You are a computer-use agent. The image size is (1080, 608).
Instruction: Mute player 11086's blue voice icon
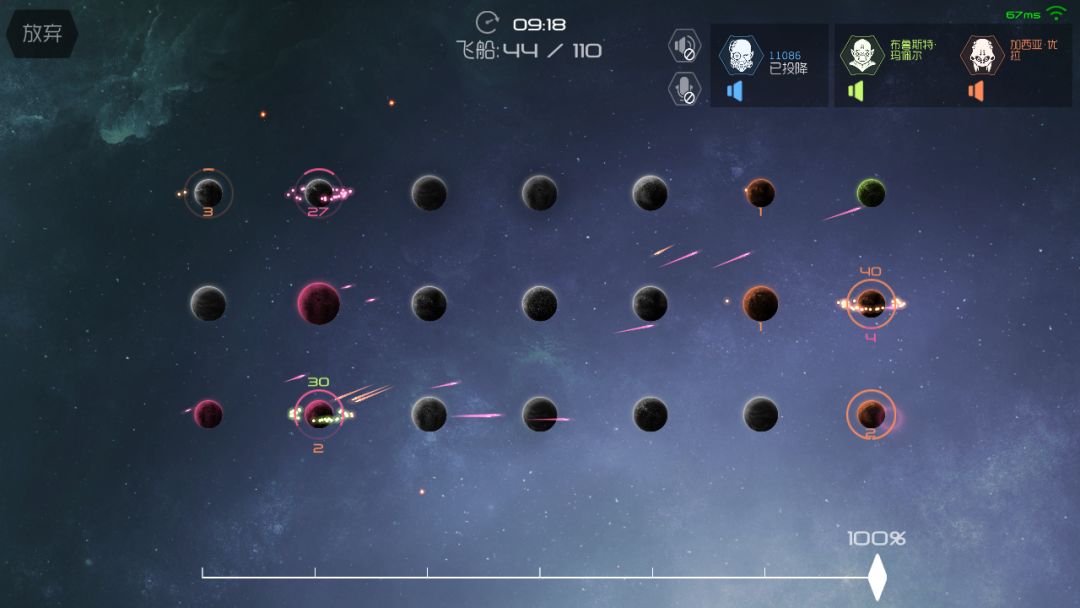(735, 91)
